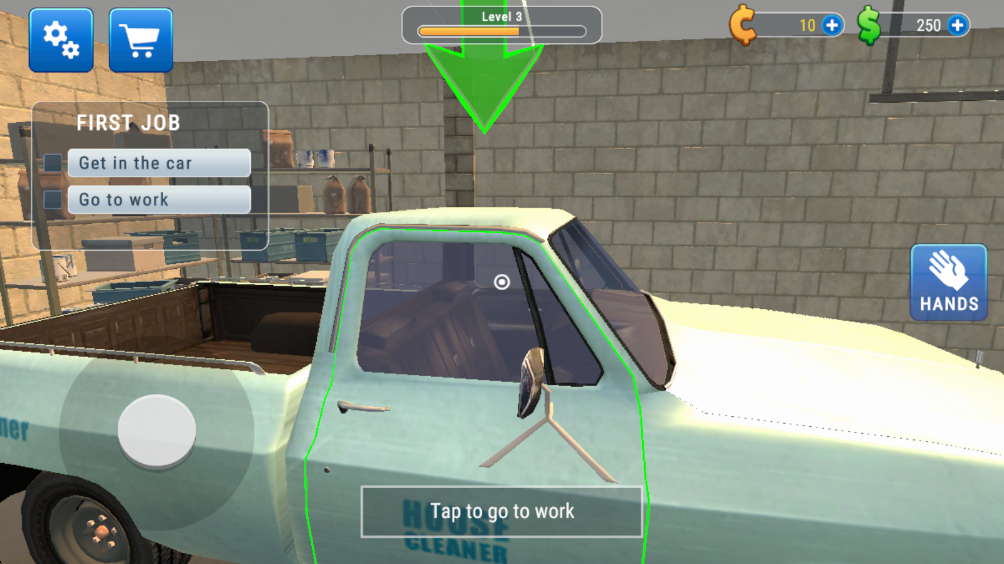Select the 'Go to work' objective
1004x564 pixels.
coord(158,200)
